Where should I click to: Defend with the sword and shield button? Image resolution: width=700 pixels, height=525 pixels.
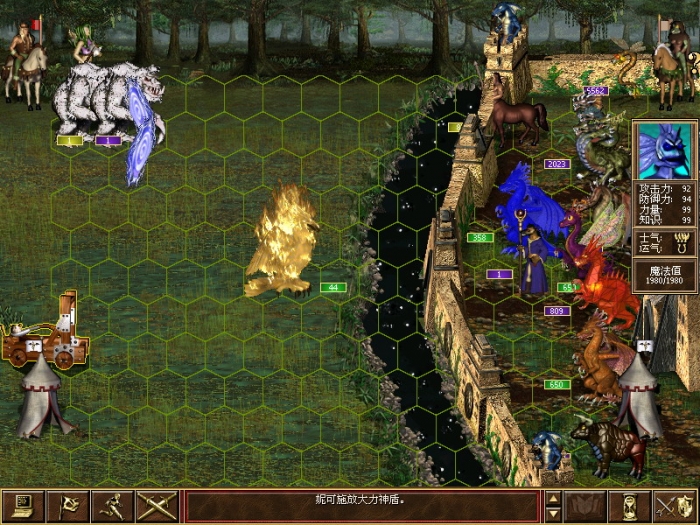coord(675,506)
